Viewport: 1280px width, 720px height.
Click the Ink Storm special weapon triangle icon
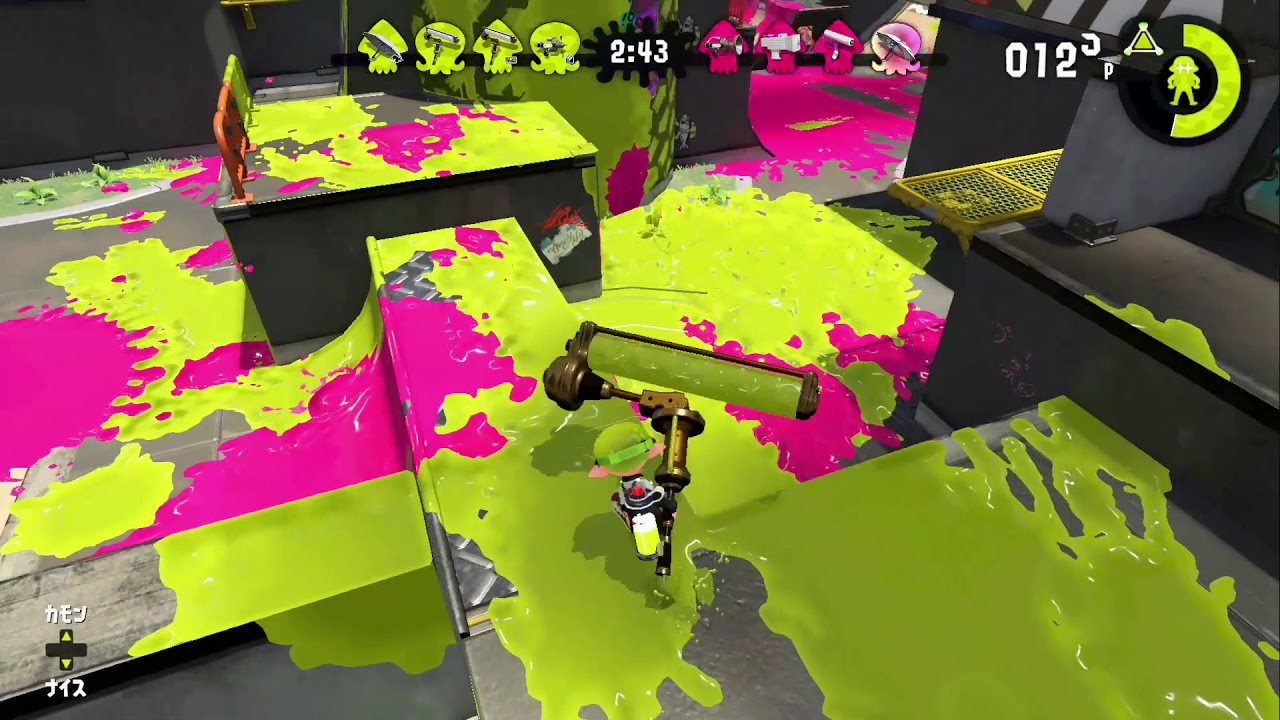pos(1144,41)
